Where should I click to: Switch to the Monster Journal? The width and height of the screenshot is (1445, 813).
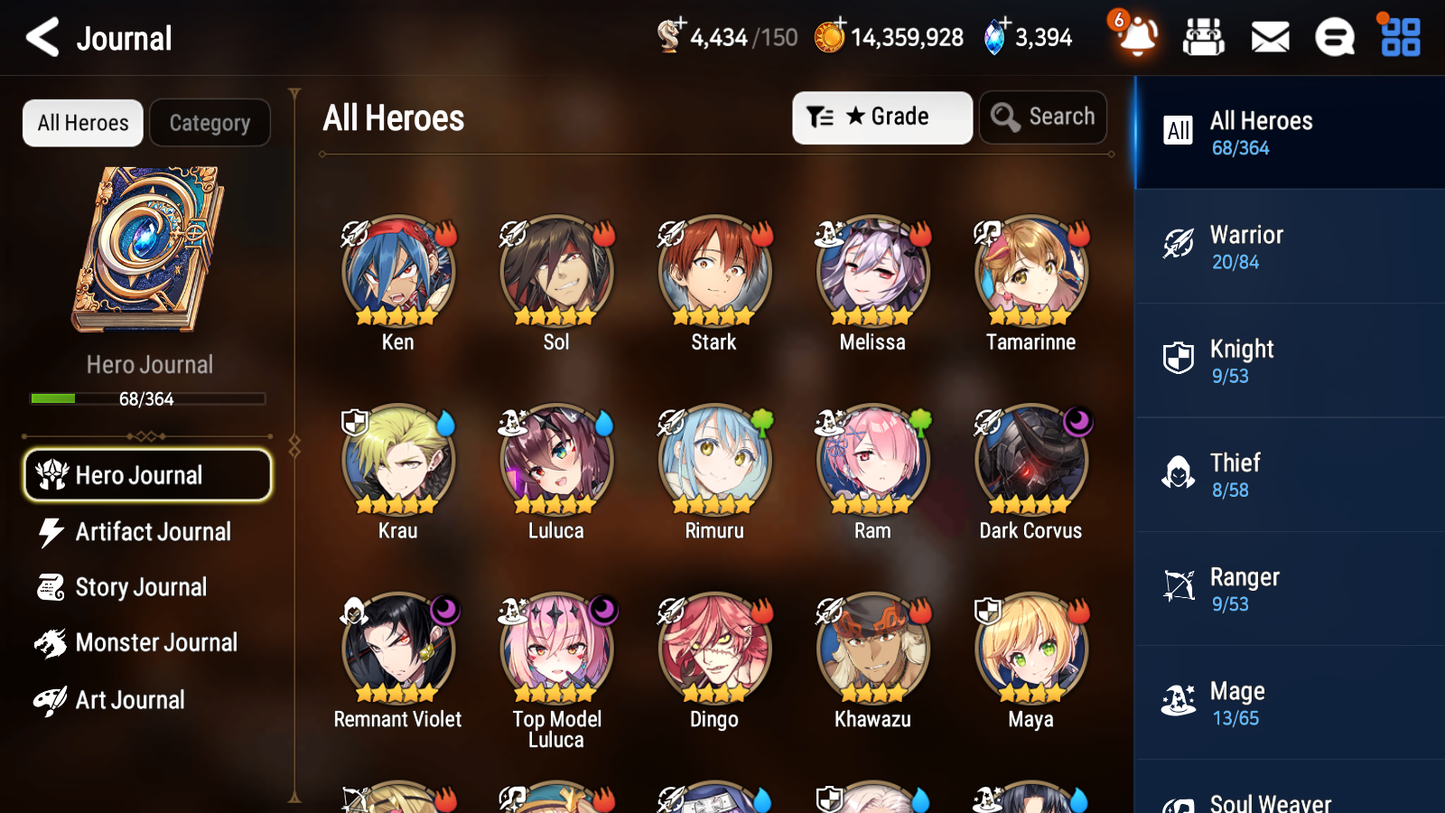click(x=155, y=643)
